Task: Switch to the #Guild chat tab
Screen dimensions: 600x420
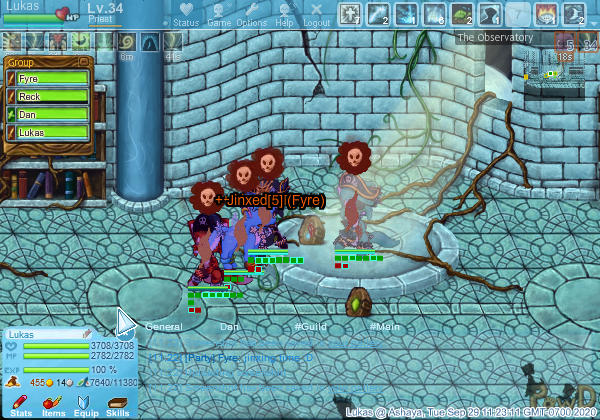Action: 311,327
